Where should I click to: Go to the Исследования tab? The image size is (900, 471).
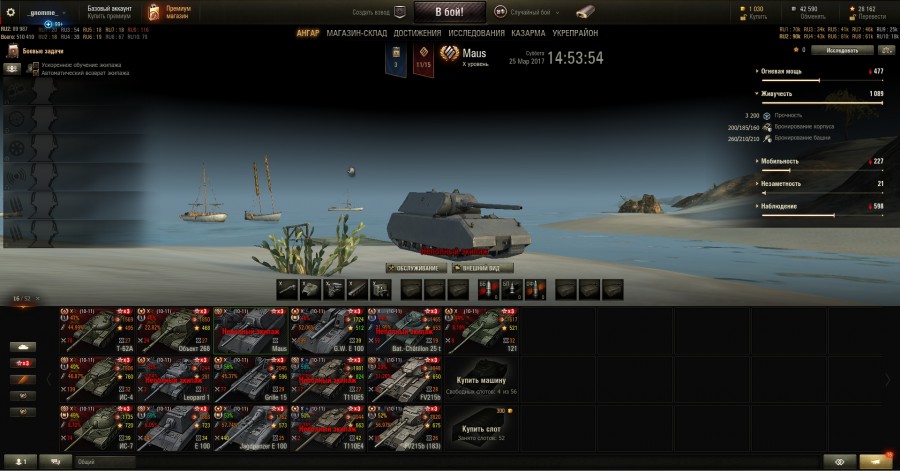coord(476,33)
